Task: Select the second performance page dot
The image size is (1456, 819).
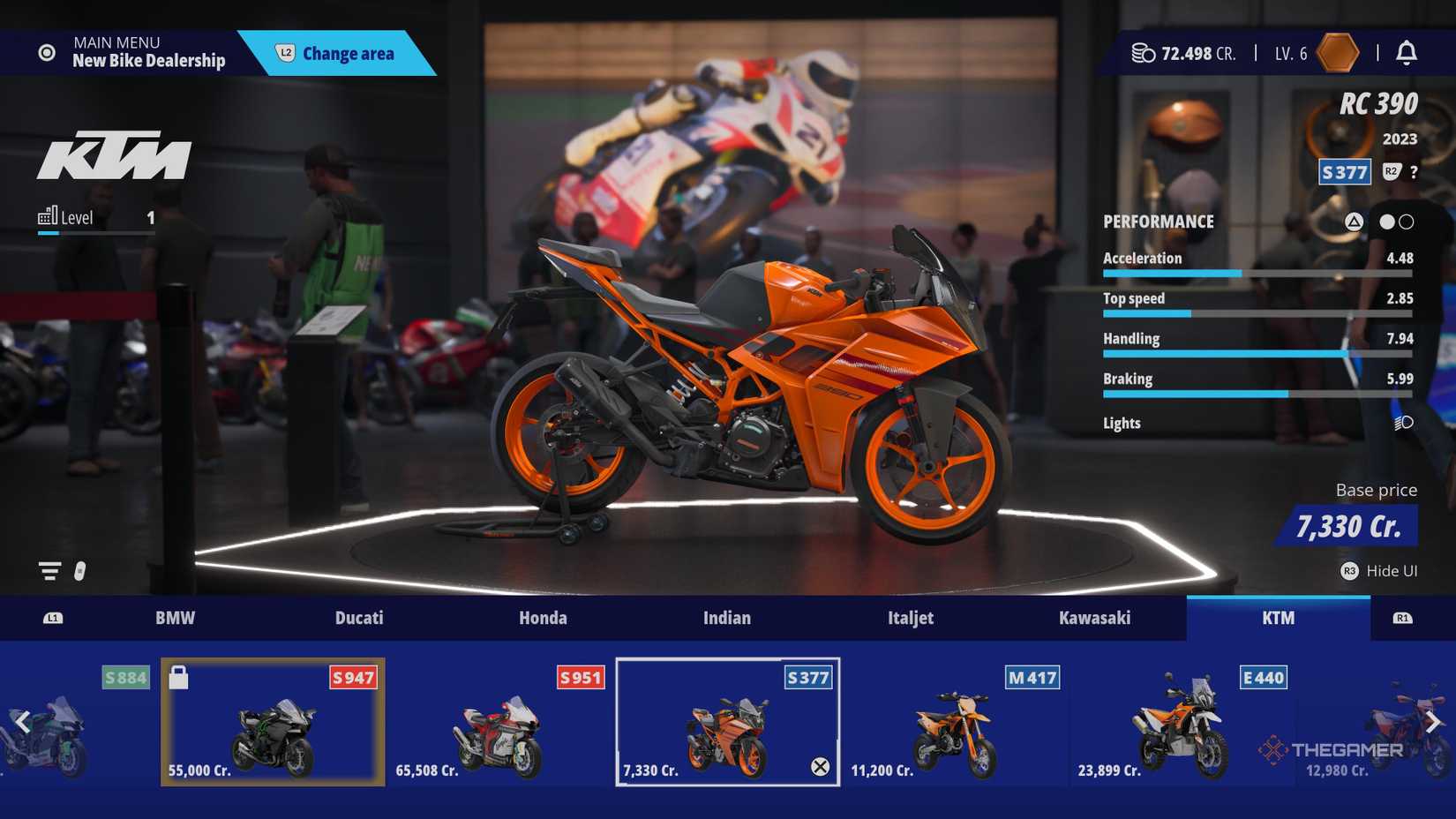Action: click(x=1407, y=222)
